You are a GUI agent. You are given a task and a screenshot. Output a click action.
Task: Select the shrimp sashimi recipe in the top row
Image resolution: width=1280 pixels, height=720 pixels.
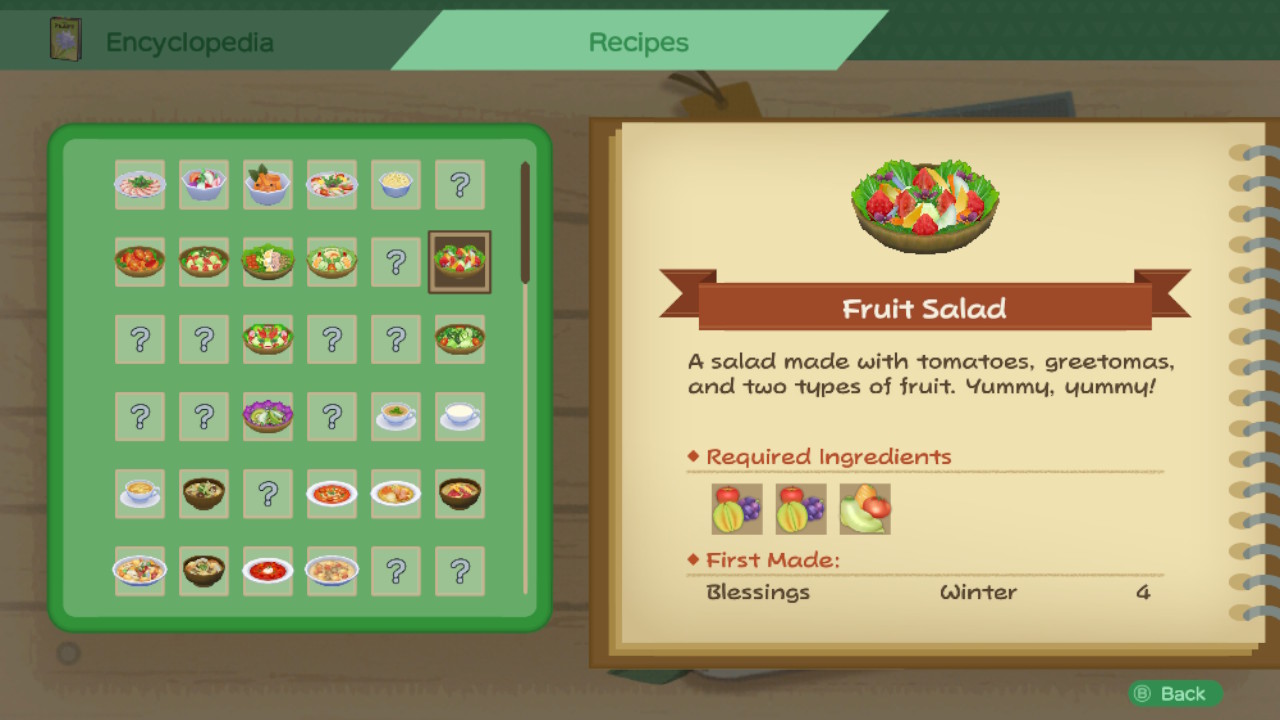click(140, 185)
